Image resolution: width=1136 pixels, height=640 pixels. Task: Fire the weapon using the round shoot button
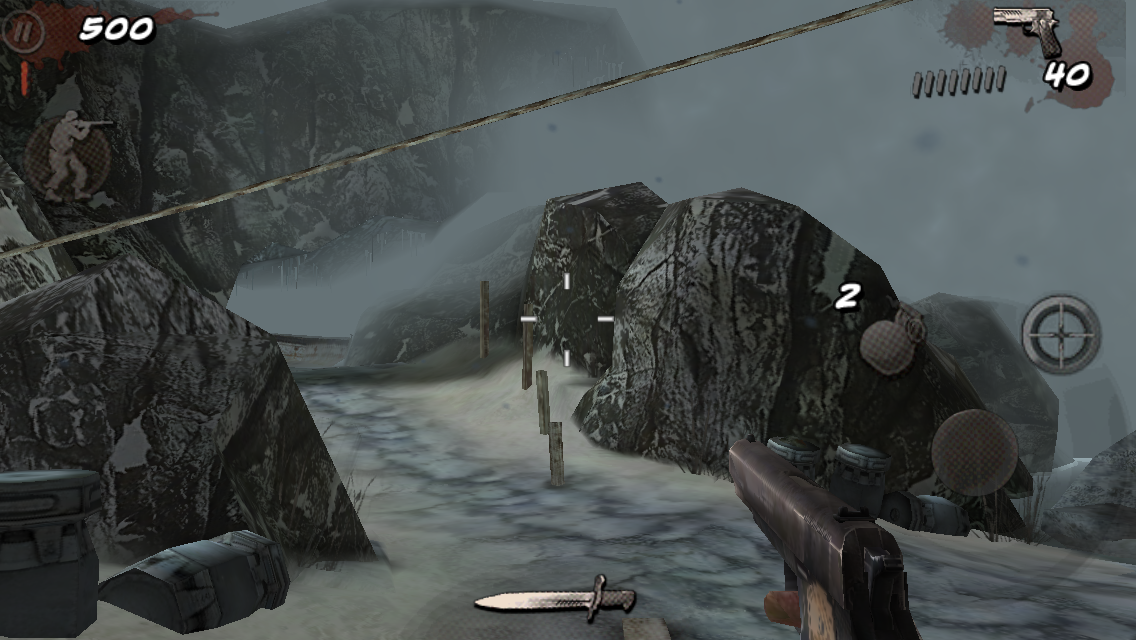coord(974,452)
